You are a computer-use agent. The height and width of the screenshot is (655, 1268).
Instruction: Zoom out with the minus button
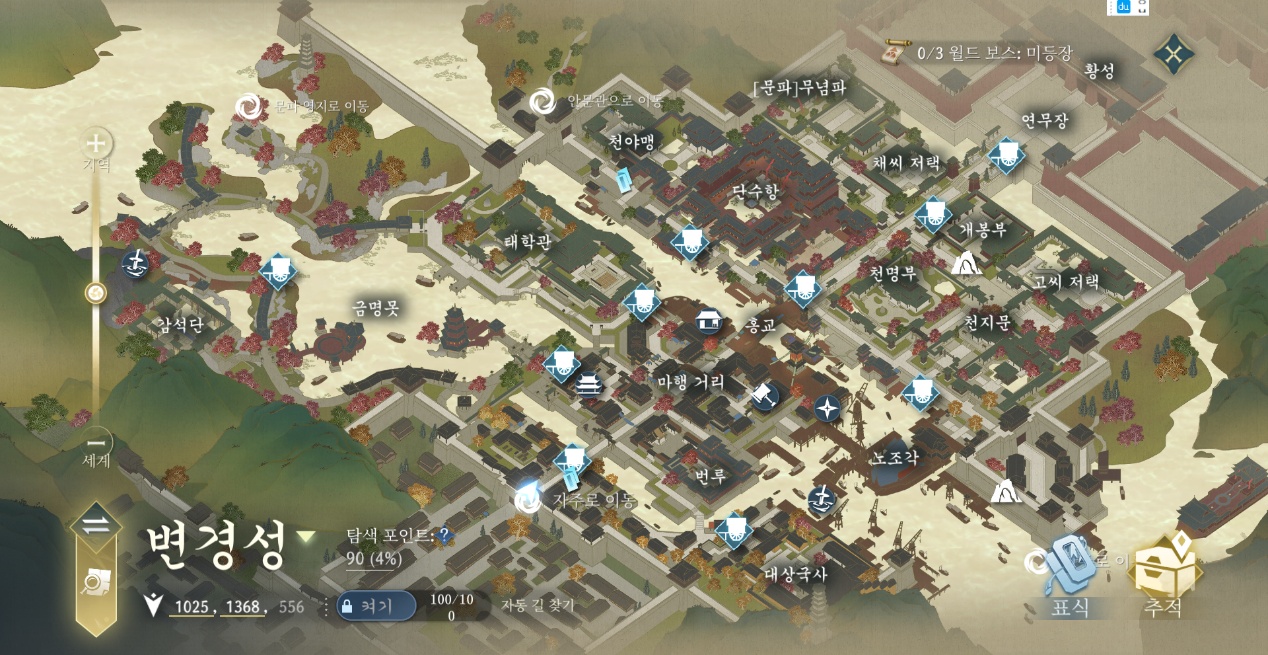[x=96, y=441]
